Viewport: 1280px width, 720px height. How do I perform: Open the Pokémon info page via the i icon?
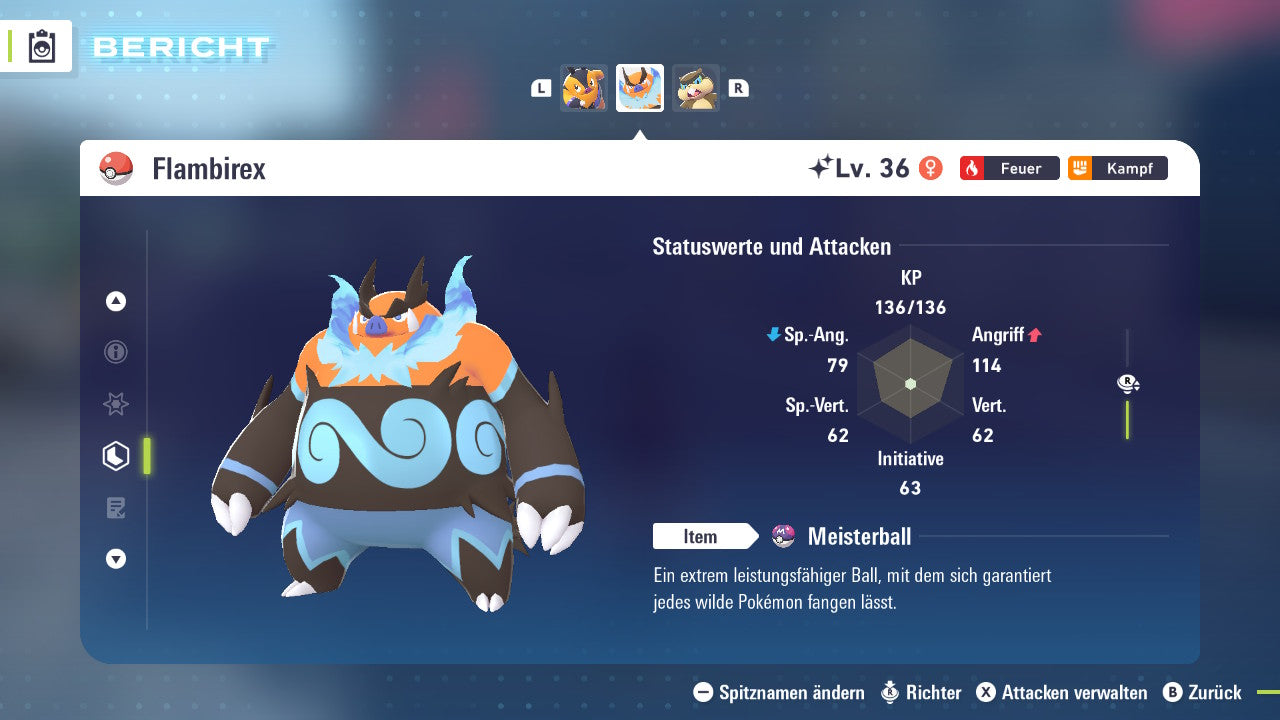115,352
